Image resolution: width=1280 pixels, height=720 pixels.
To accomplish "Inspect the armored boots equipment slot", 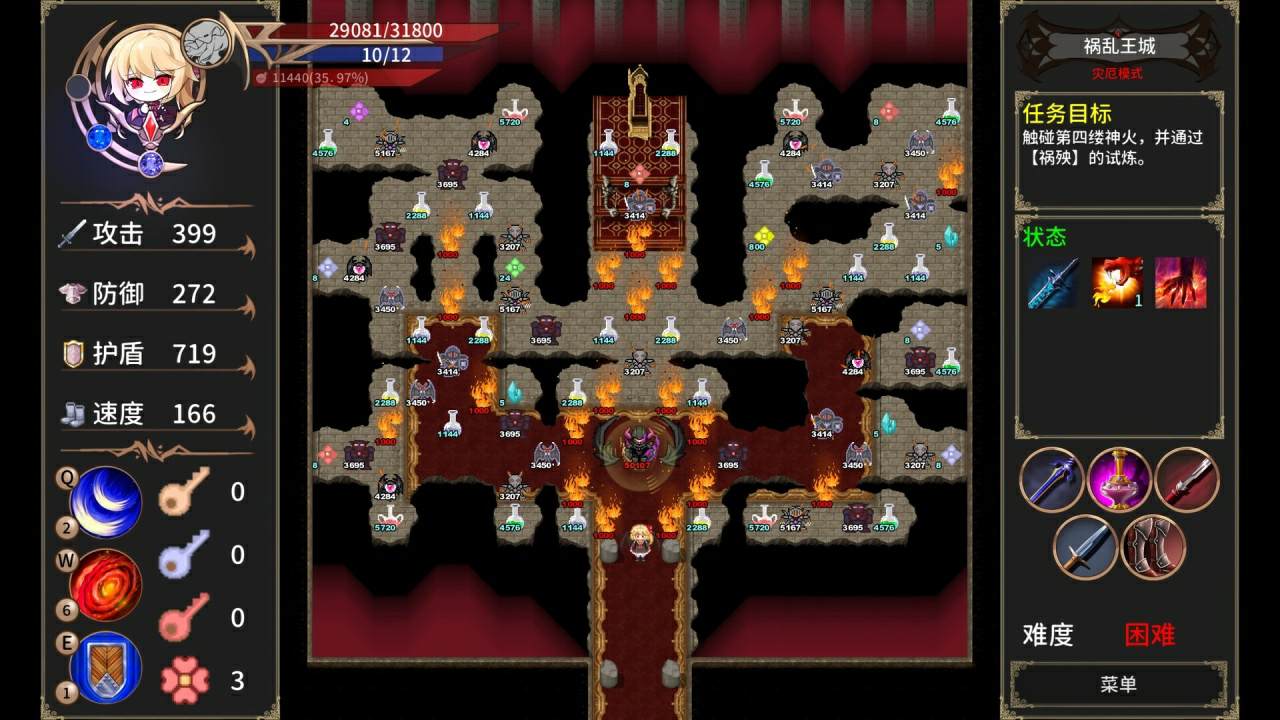I will pyautogui.click(x=1153, y=547).
